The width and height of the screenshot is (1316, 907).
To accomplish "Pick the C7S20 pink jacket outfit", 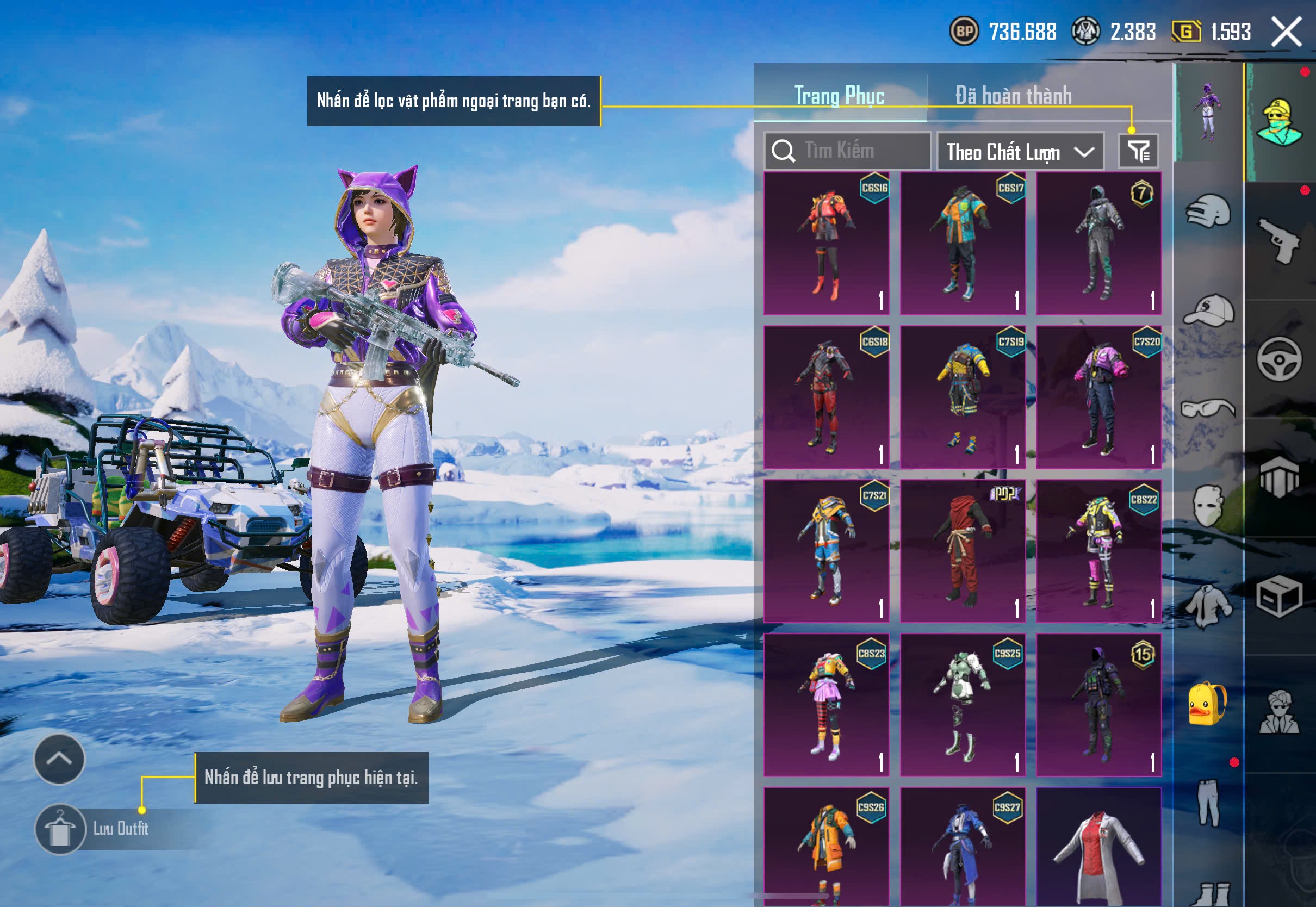I will tap(1098, 396).
